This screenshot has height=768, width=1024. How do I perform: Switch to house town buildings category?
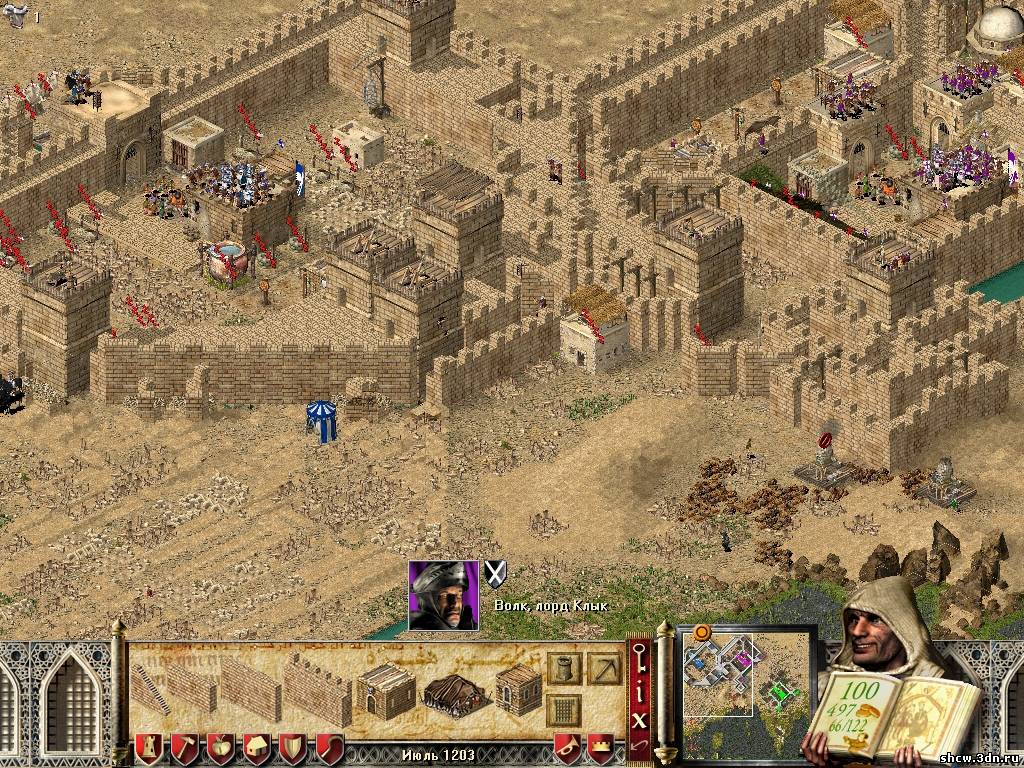point(256,747)
